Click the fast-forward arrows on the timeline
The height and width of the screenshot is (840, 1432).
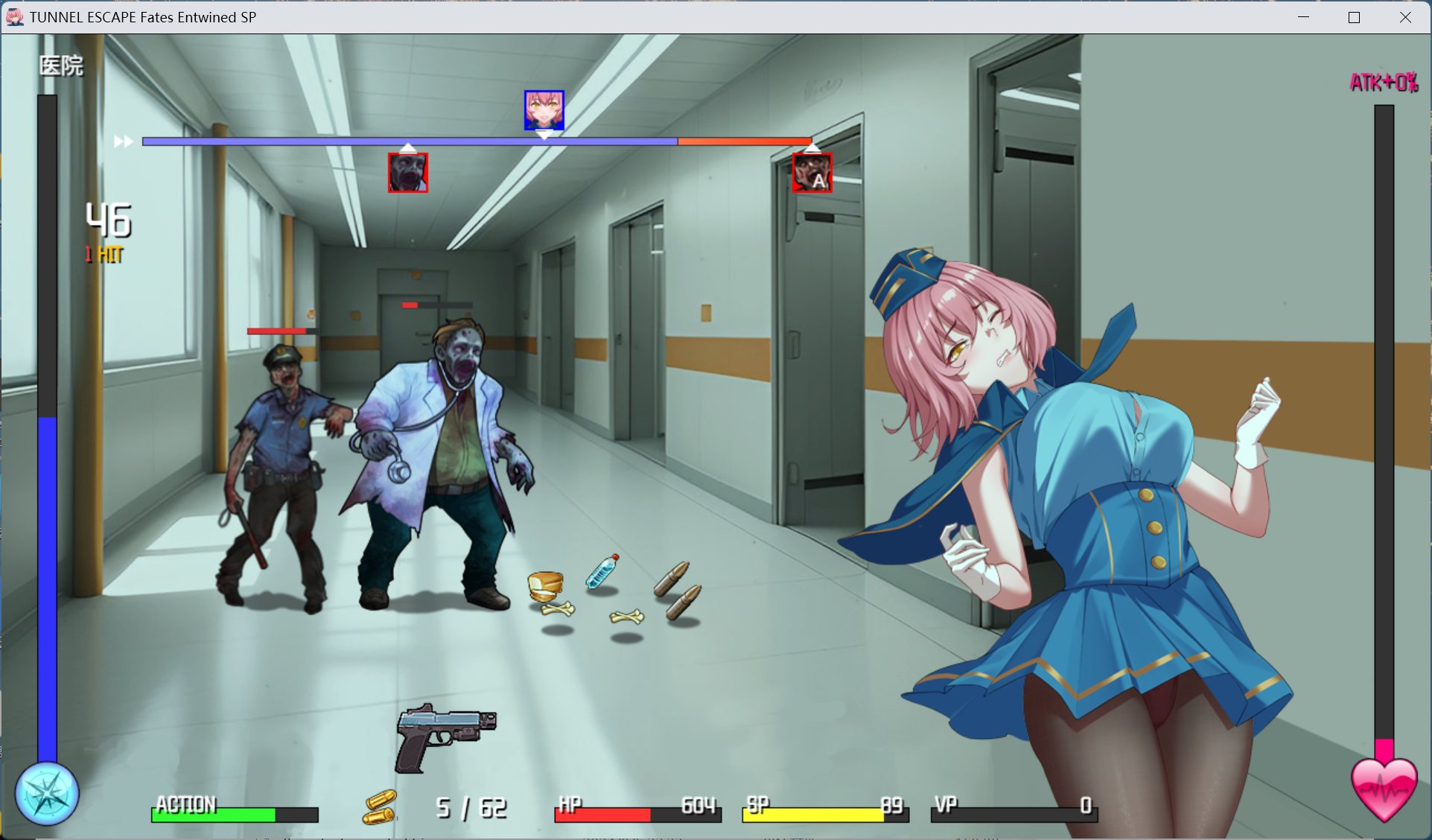(123, 141)
